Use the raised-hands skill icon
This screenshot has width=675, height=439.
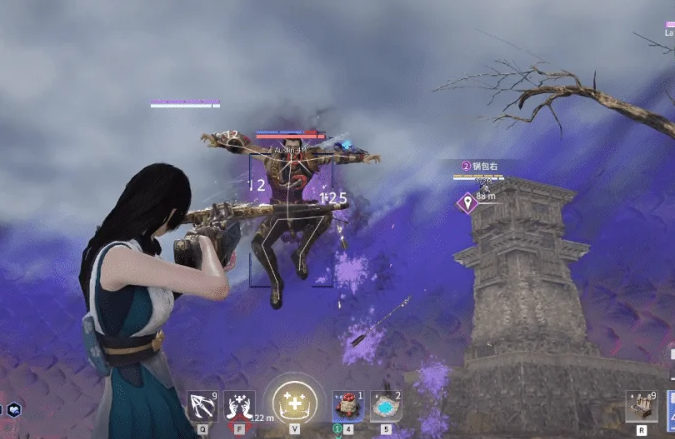[x=239, y=406]
